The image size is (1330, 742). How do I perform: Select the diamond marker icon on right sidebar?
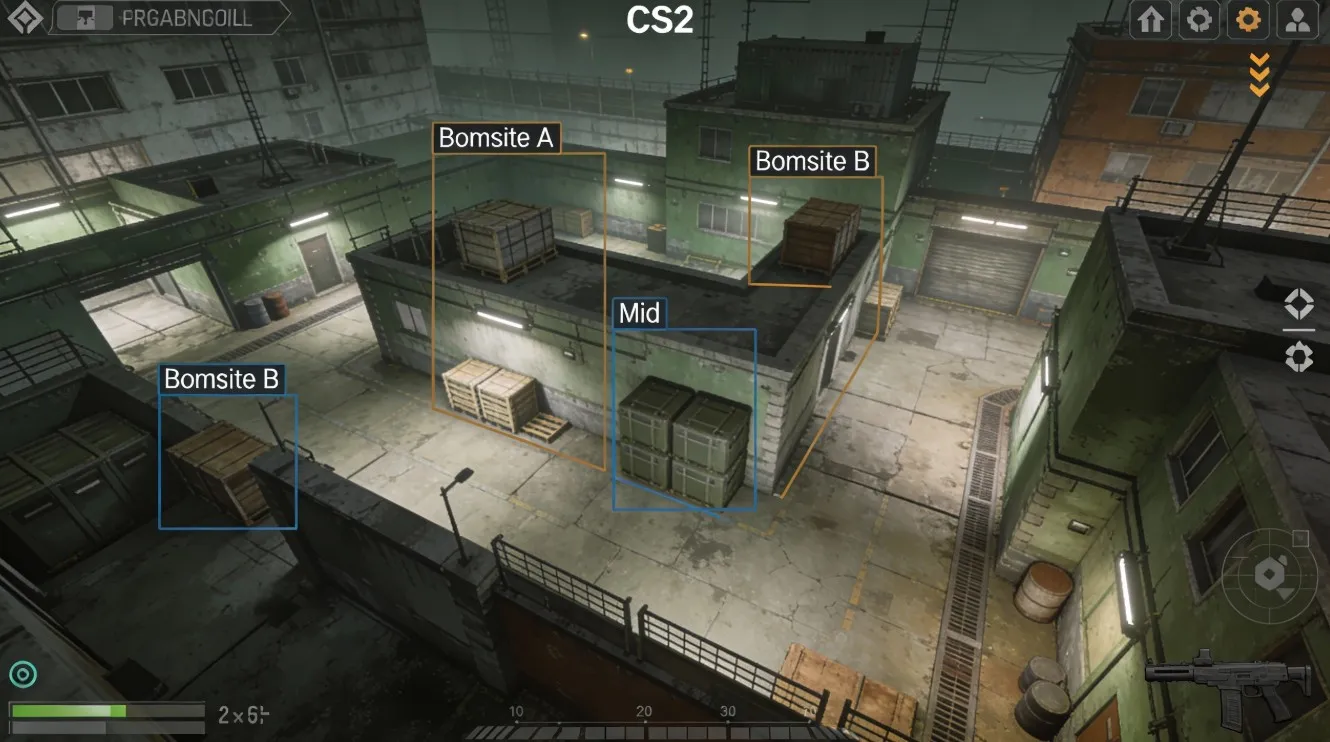pyautogui.click(x=1299, y=303)
